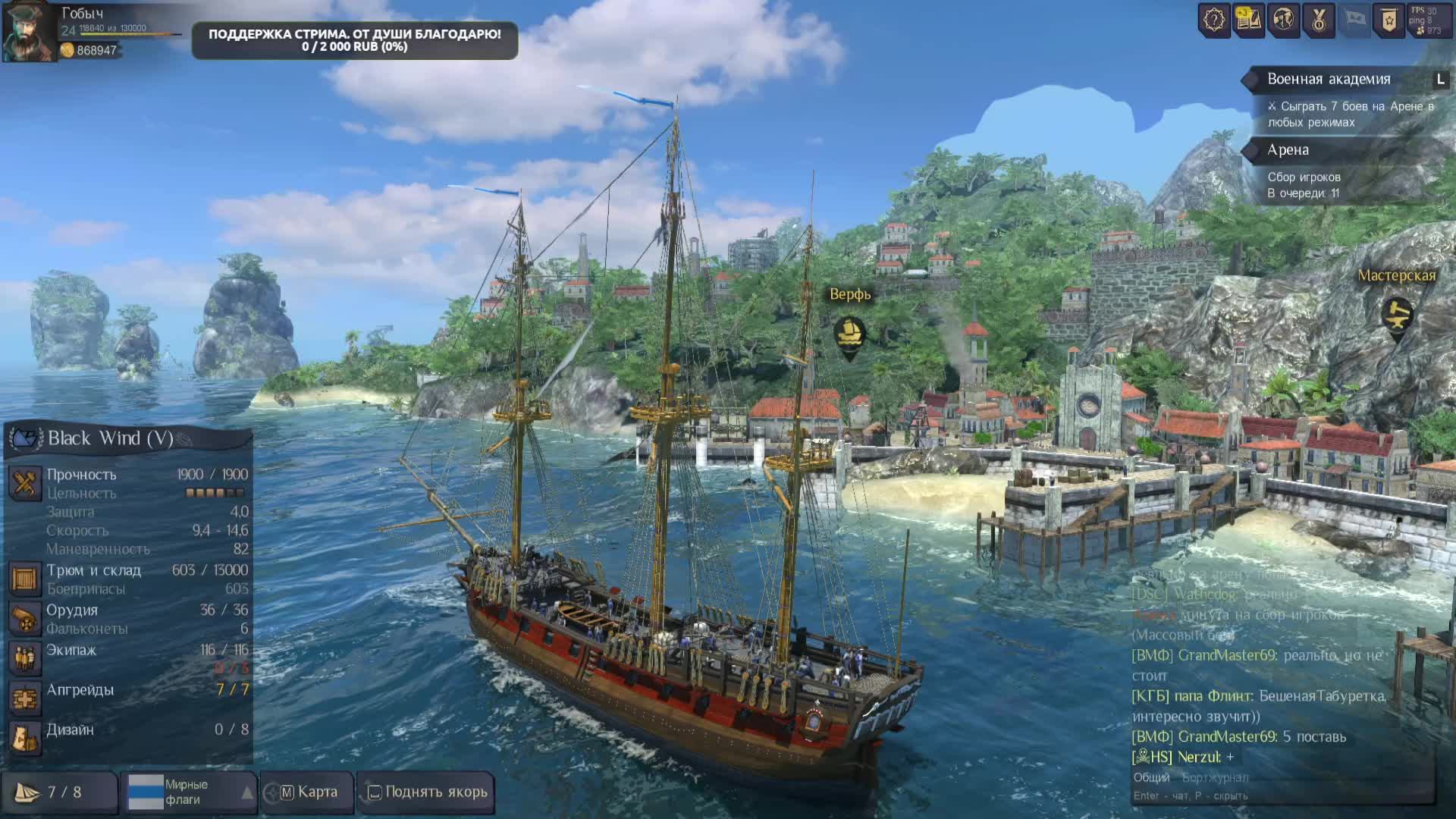Open the Экипаж crew section
Screen dimensions: 1456x819
pyautogui.click(x=71, y=651)
